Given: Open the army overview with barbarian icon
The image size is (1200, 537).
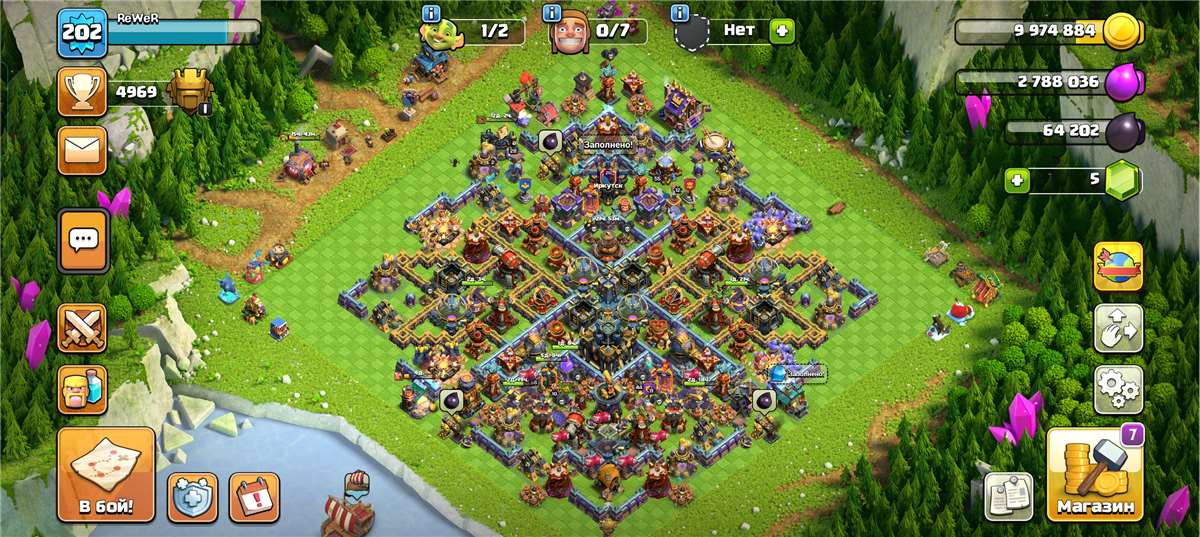Looking at the screenshot, I should (83, 388).
